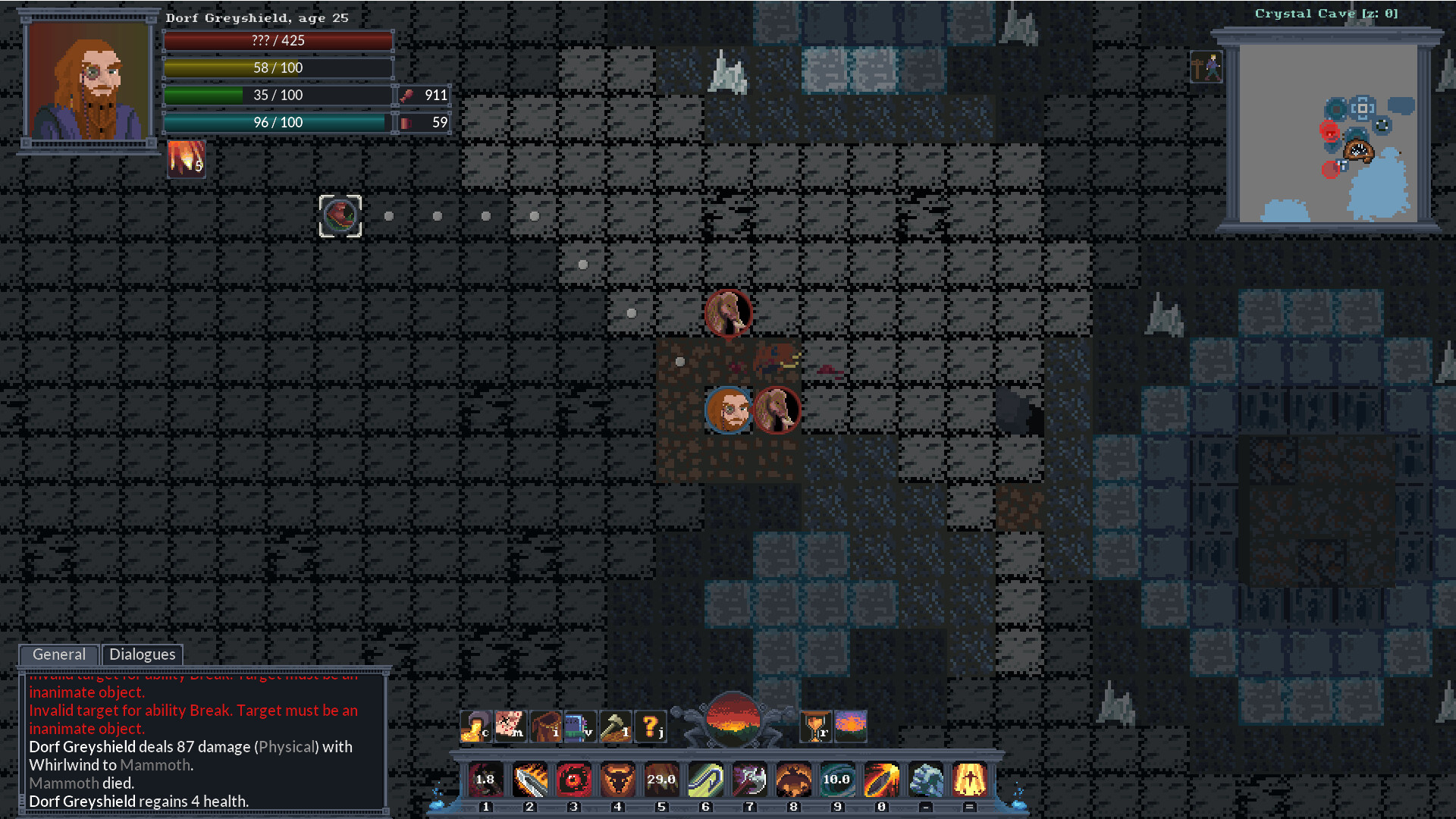This screenshot has width=1456, height=819.
Task: Trigger the fishhook ability in slot 6
Action: pos(705,780)
